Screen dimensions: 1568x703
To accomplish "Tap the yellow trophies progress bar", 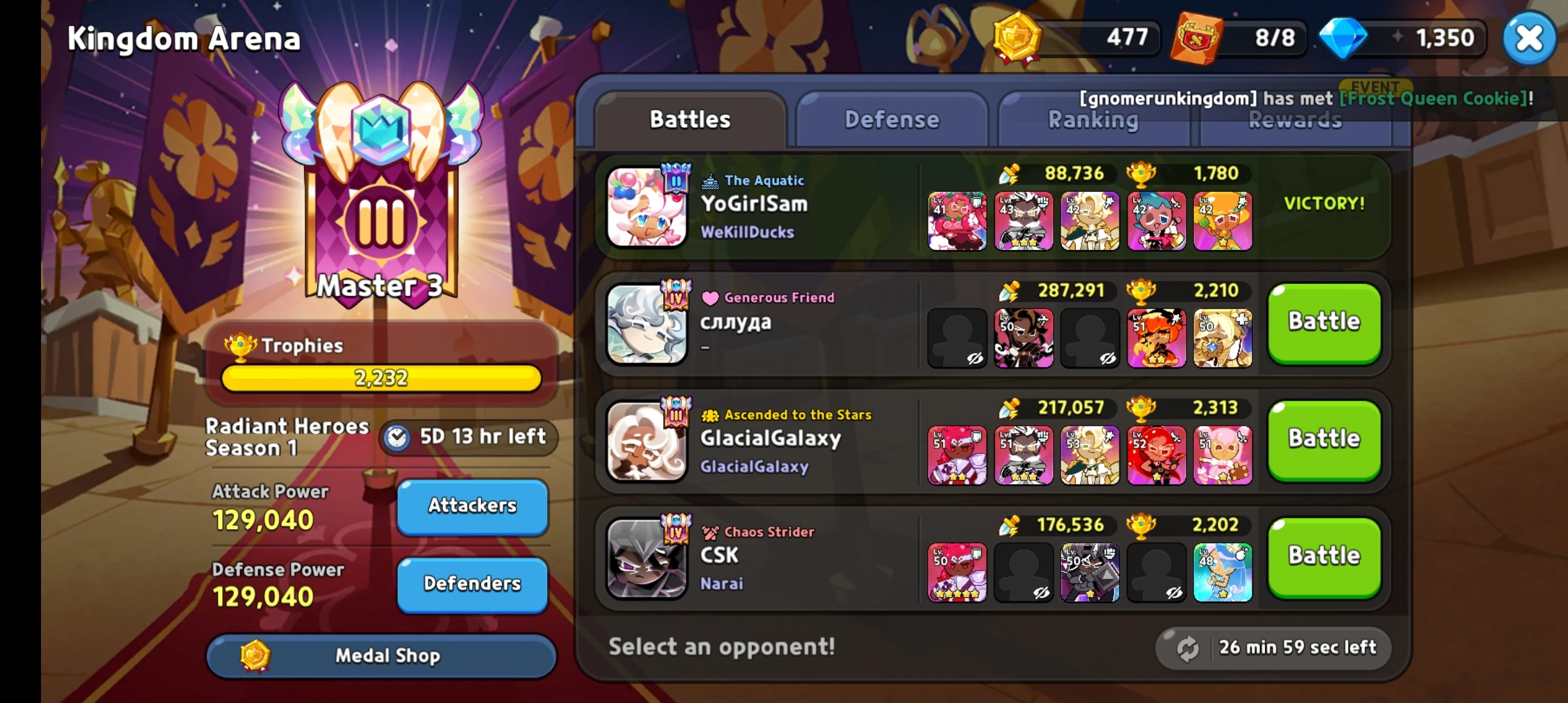I will [x=381, y=378].
